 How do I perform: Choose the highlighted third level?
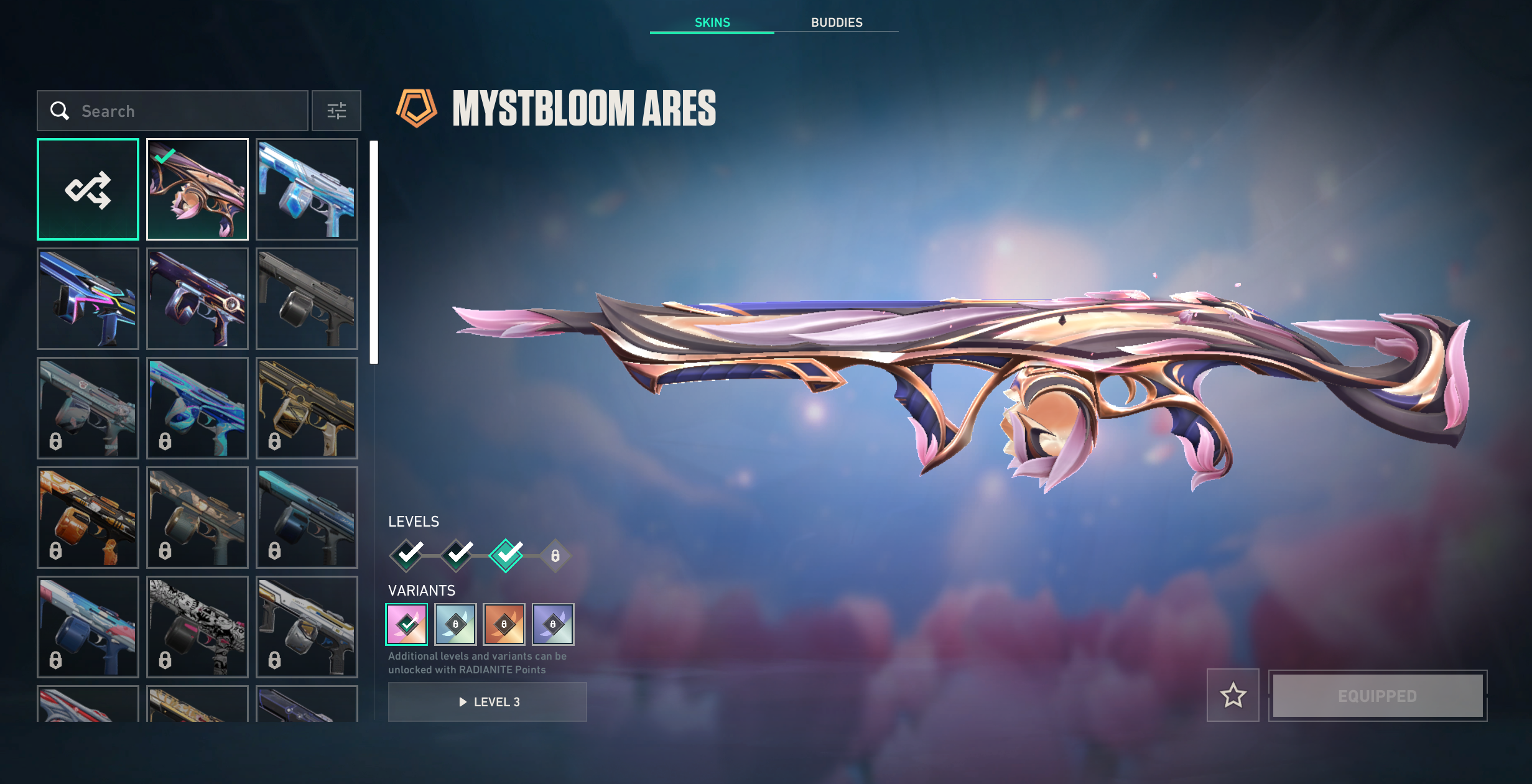(506, 555)
